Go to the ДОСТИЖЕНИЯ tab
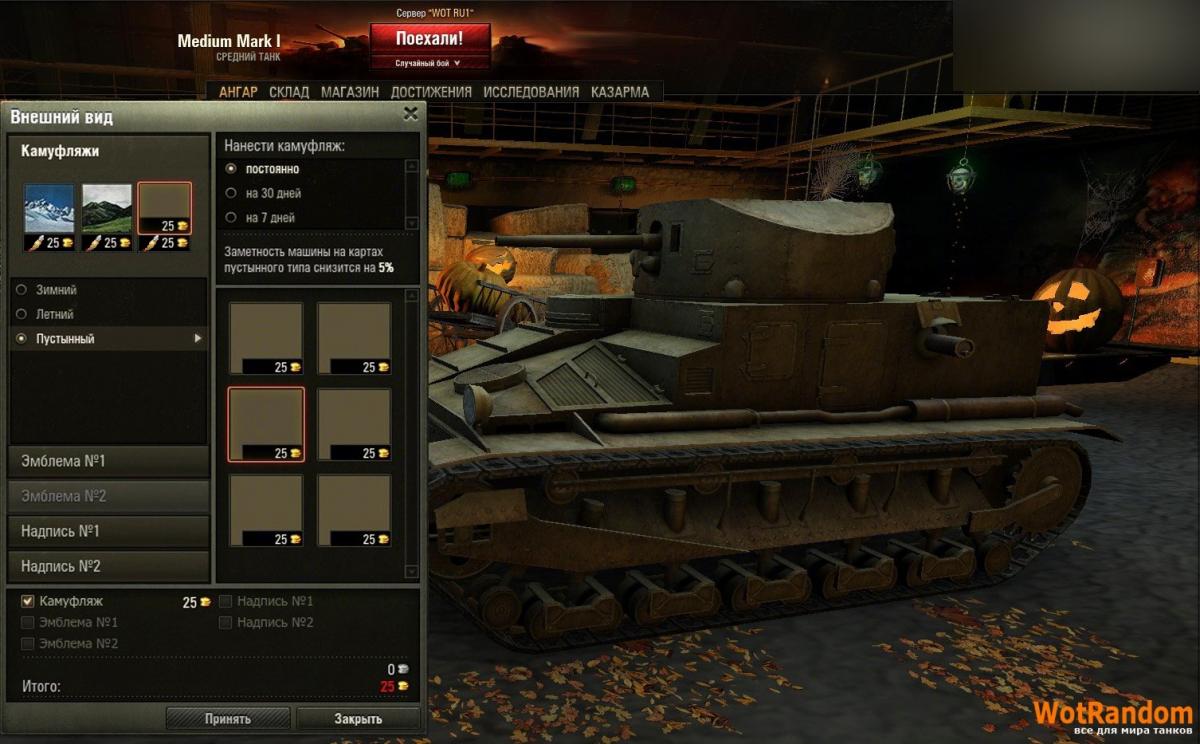 (431, 92)
